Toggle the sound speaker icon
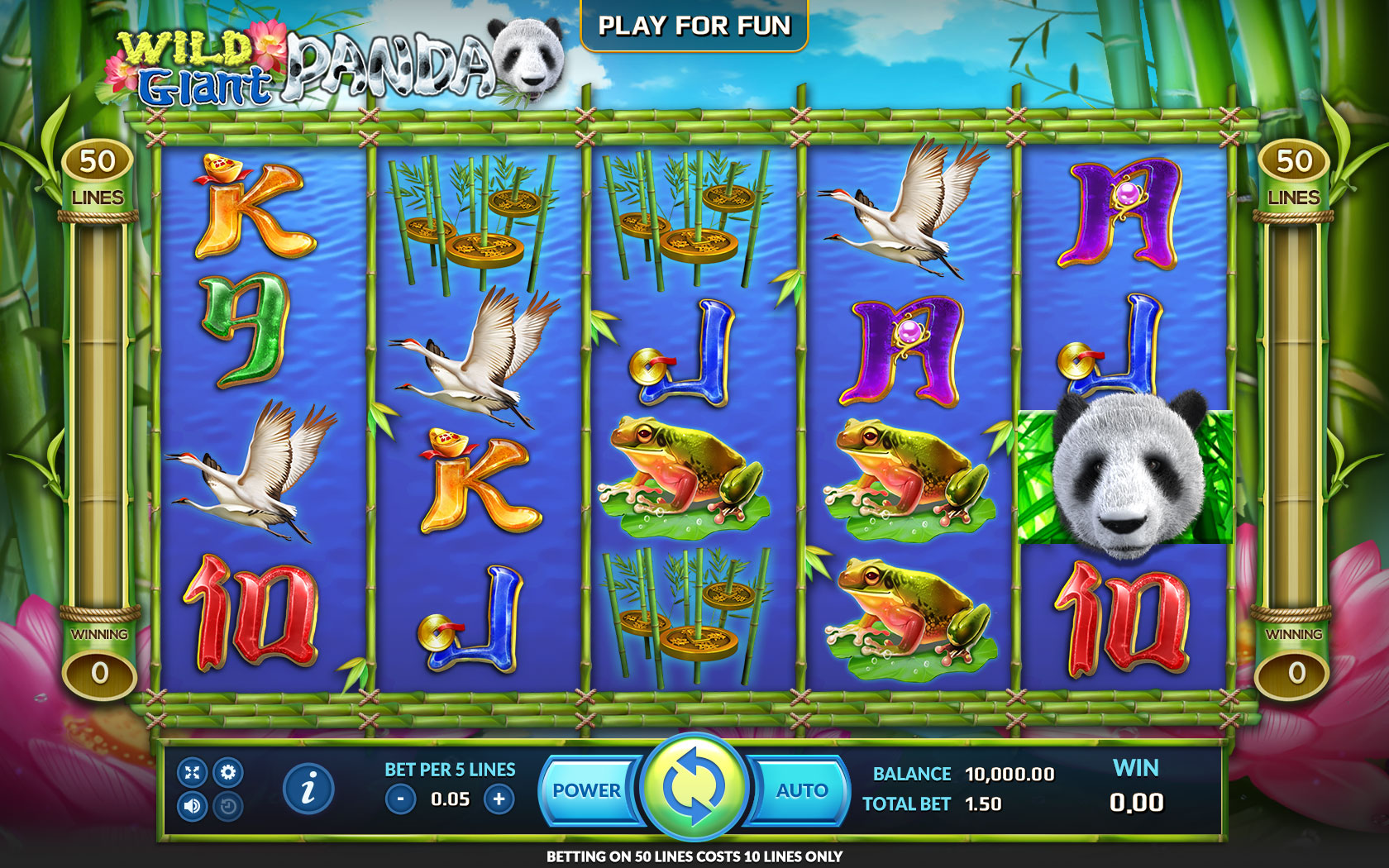The image size is (1389, 868). coord(193,806)
